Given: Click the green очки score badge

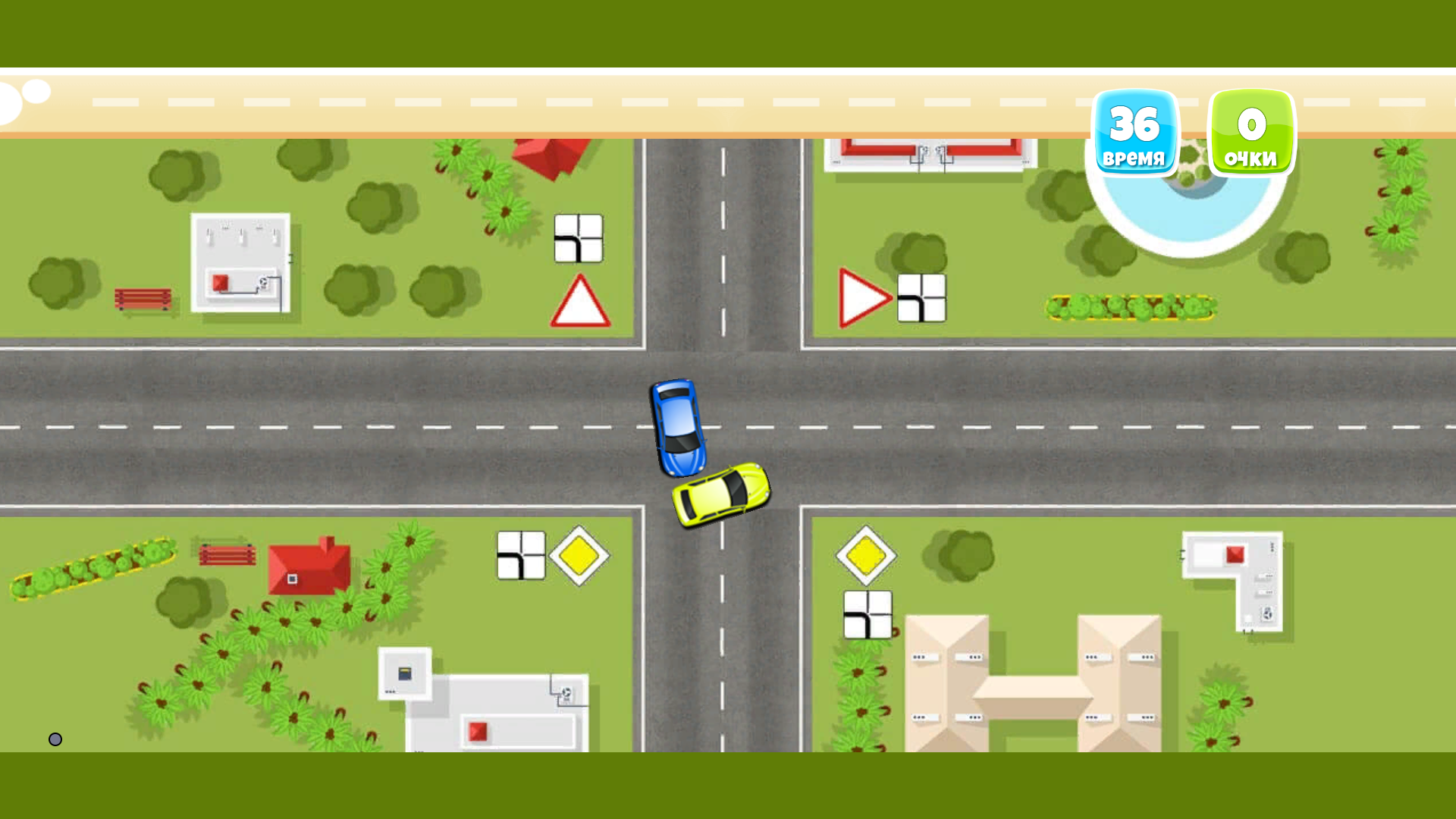Looking at the screenshot, I should coord(1250,131).
